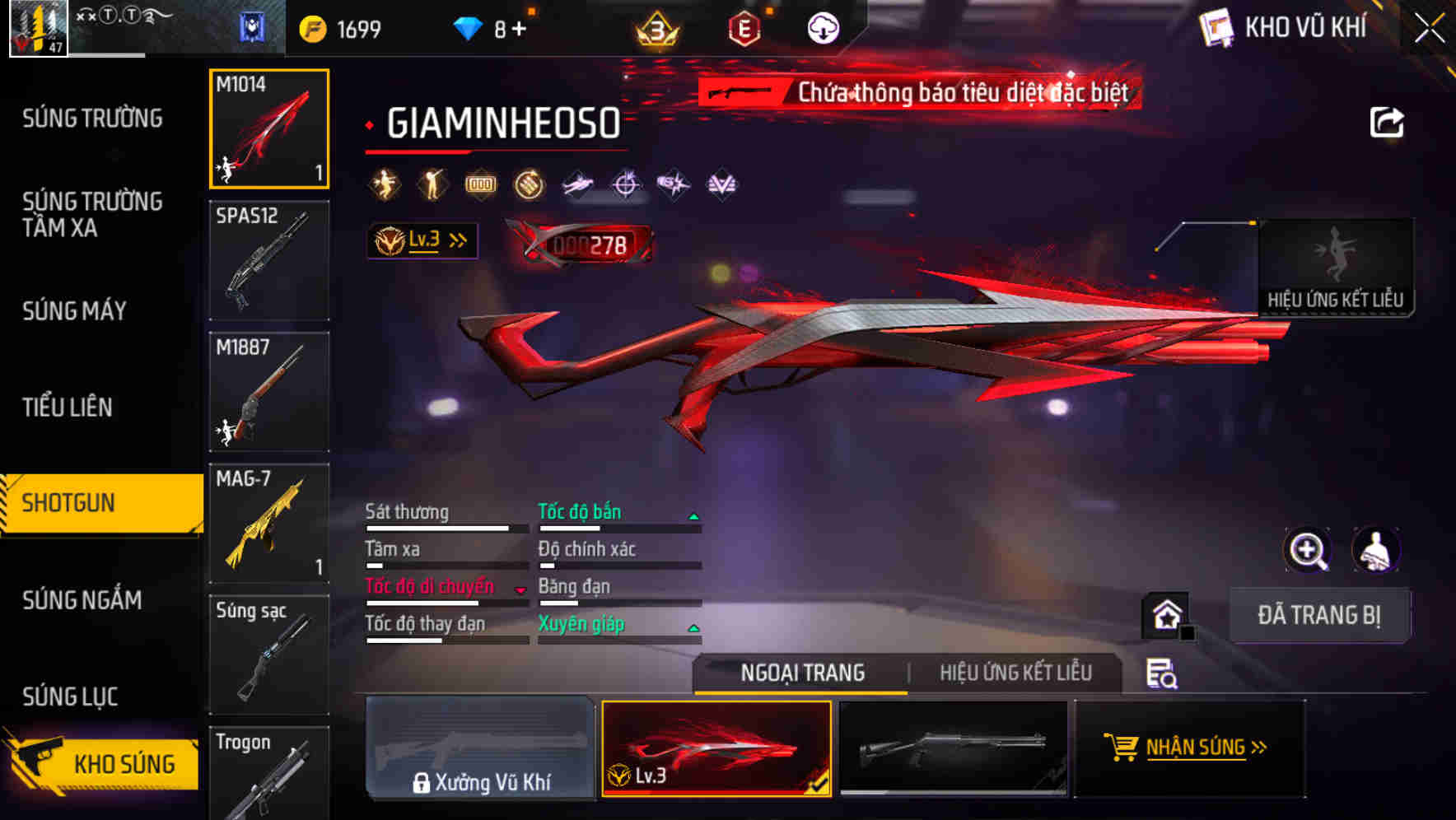Open the home skin icon above ĐÃ TRANG BỊ
The image size is (1456, 820).
pyautogui.click(x=1164, y=615)
